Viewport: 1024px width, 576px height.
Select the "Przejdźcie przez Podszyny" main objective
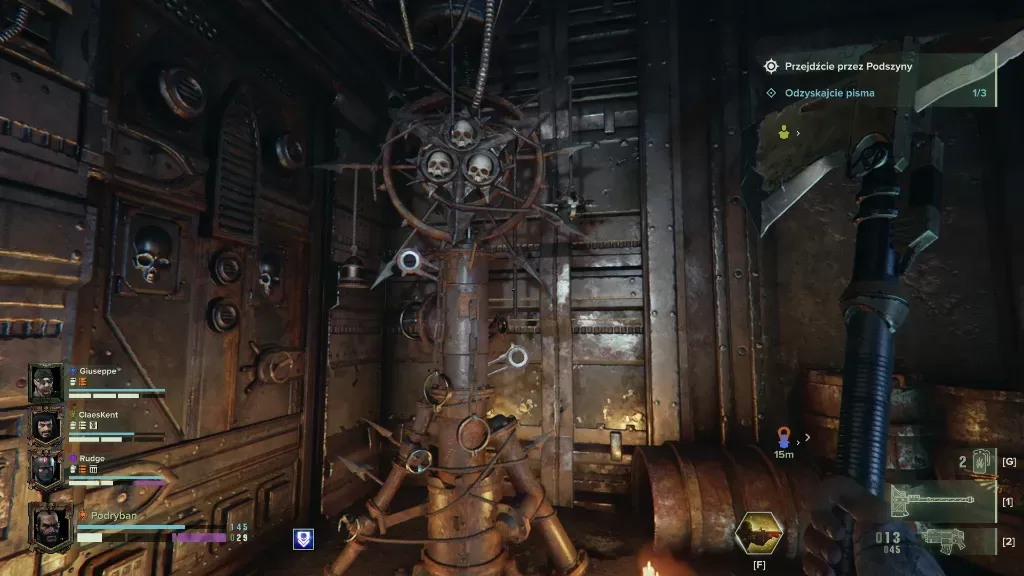pyautogui.click(x=847, y=67)
